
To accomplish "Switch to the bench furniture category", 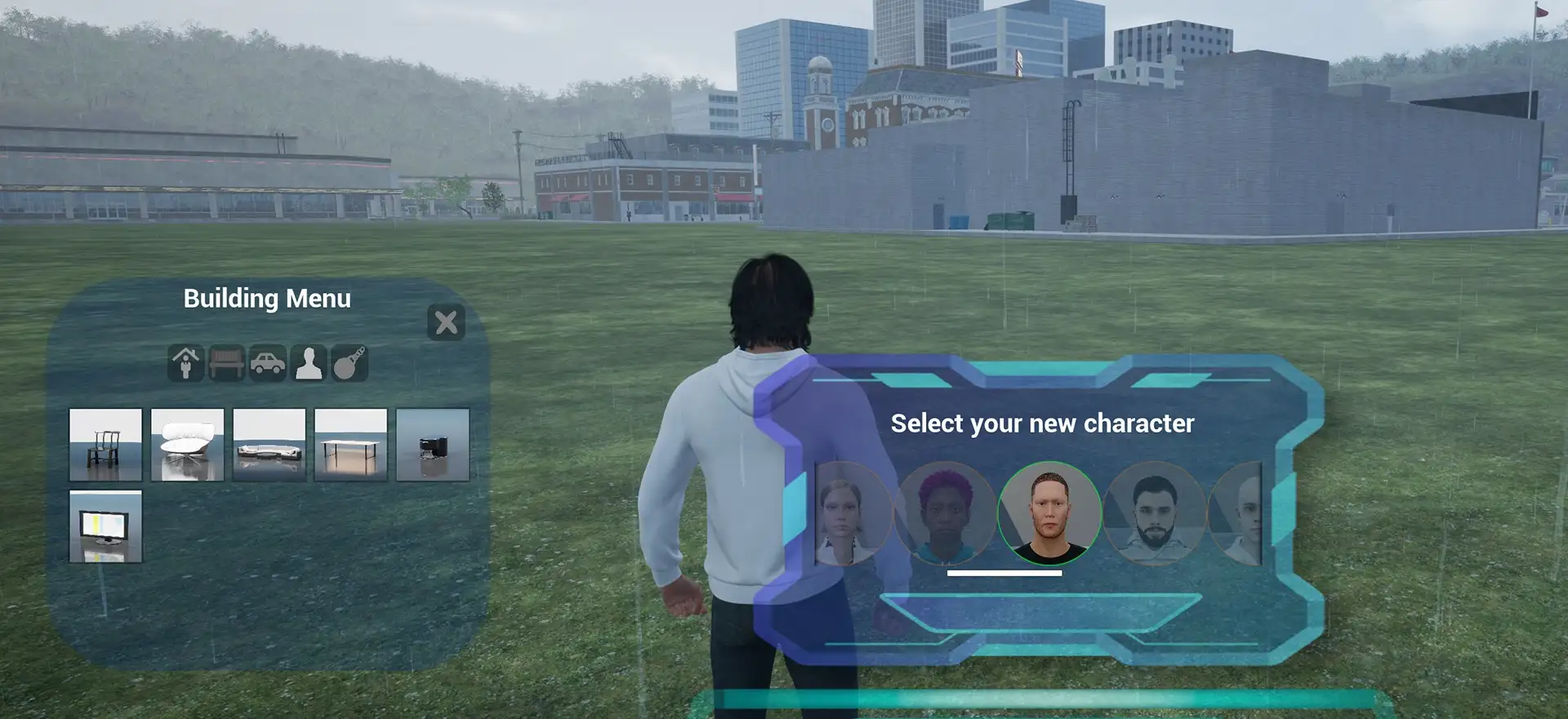I will click(227, 363).
